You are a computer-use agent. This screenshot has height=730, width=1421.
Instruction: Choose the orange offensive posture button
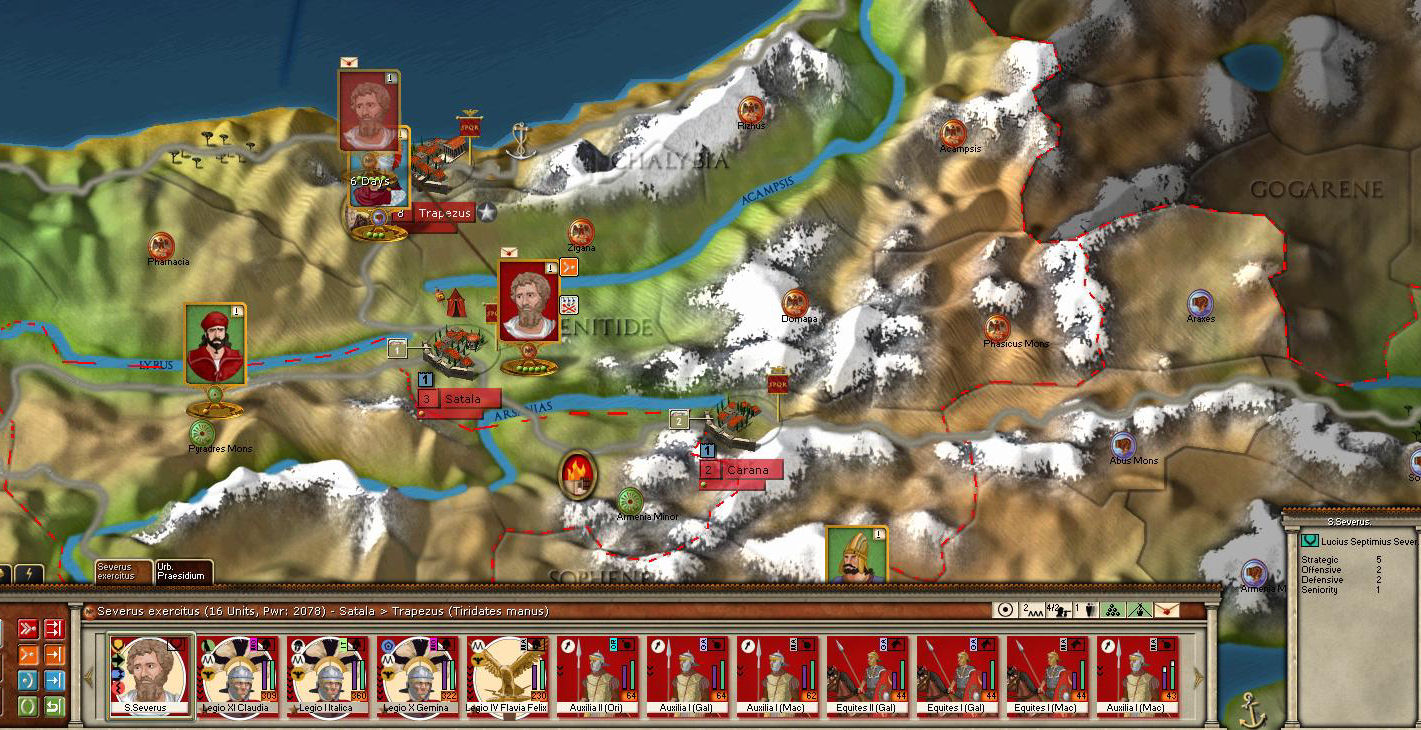pyautogui.click(x=28, y=655)
